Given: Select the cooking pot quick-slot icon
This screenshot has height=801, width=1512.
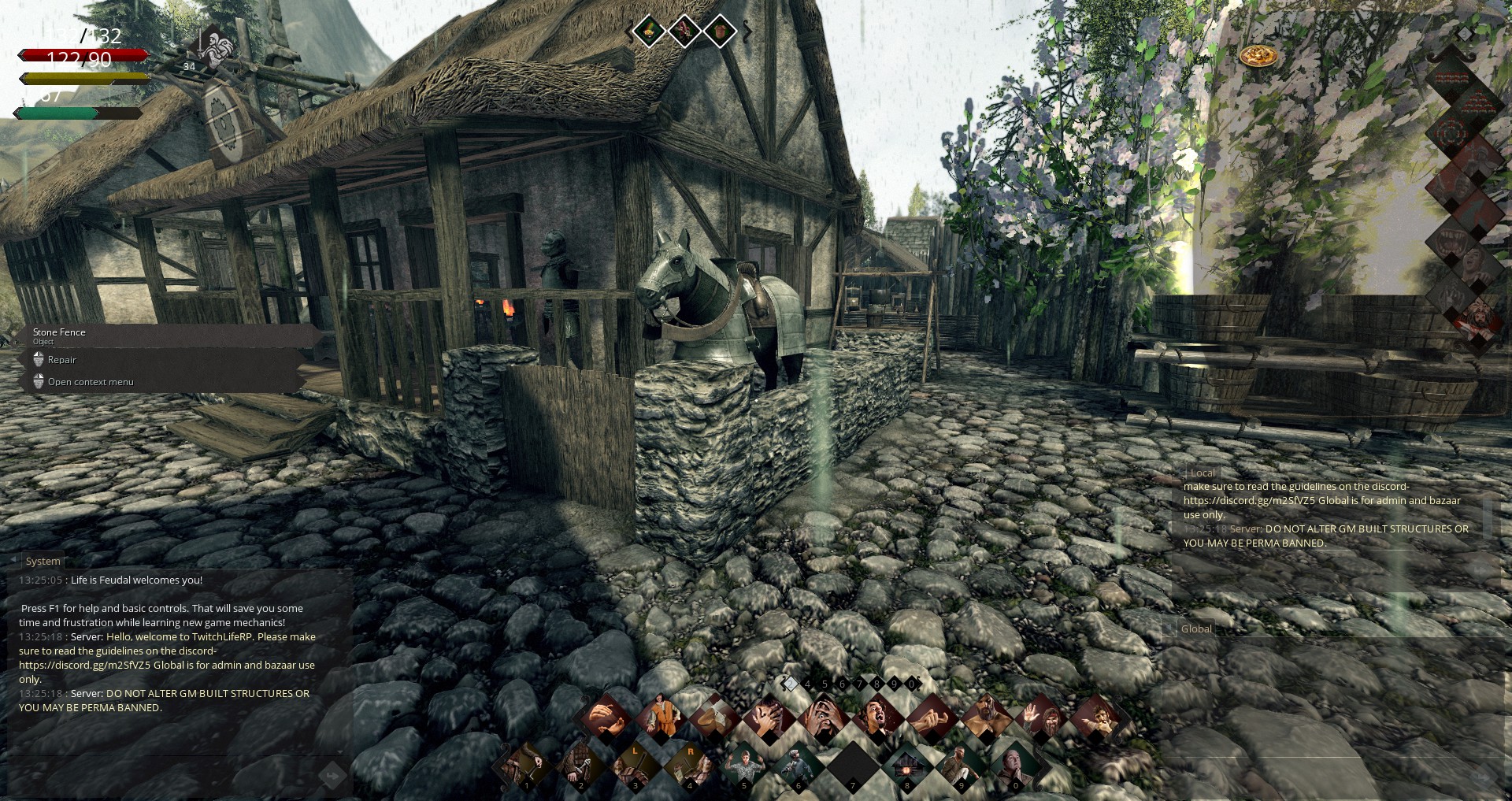Looking at the screenshot, I should [x=648, y=32].
